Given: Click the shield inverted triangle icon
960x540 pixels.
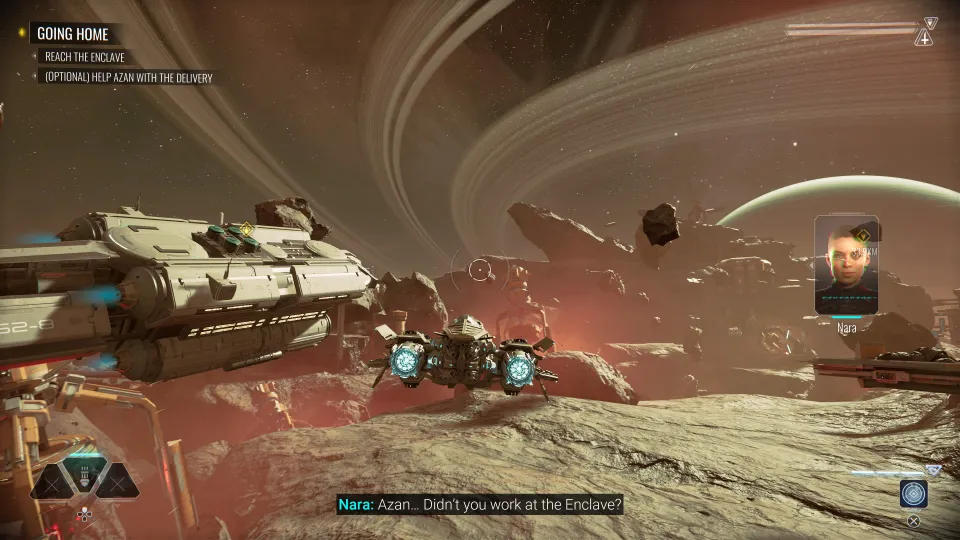Looking at the screenshot, I should click(931, 22).
